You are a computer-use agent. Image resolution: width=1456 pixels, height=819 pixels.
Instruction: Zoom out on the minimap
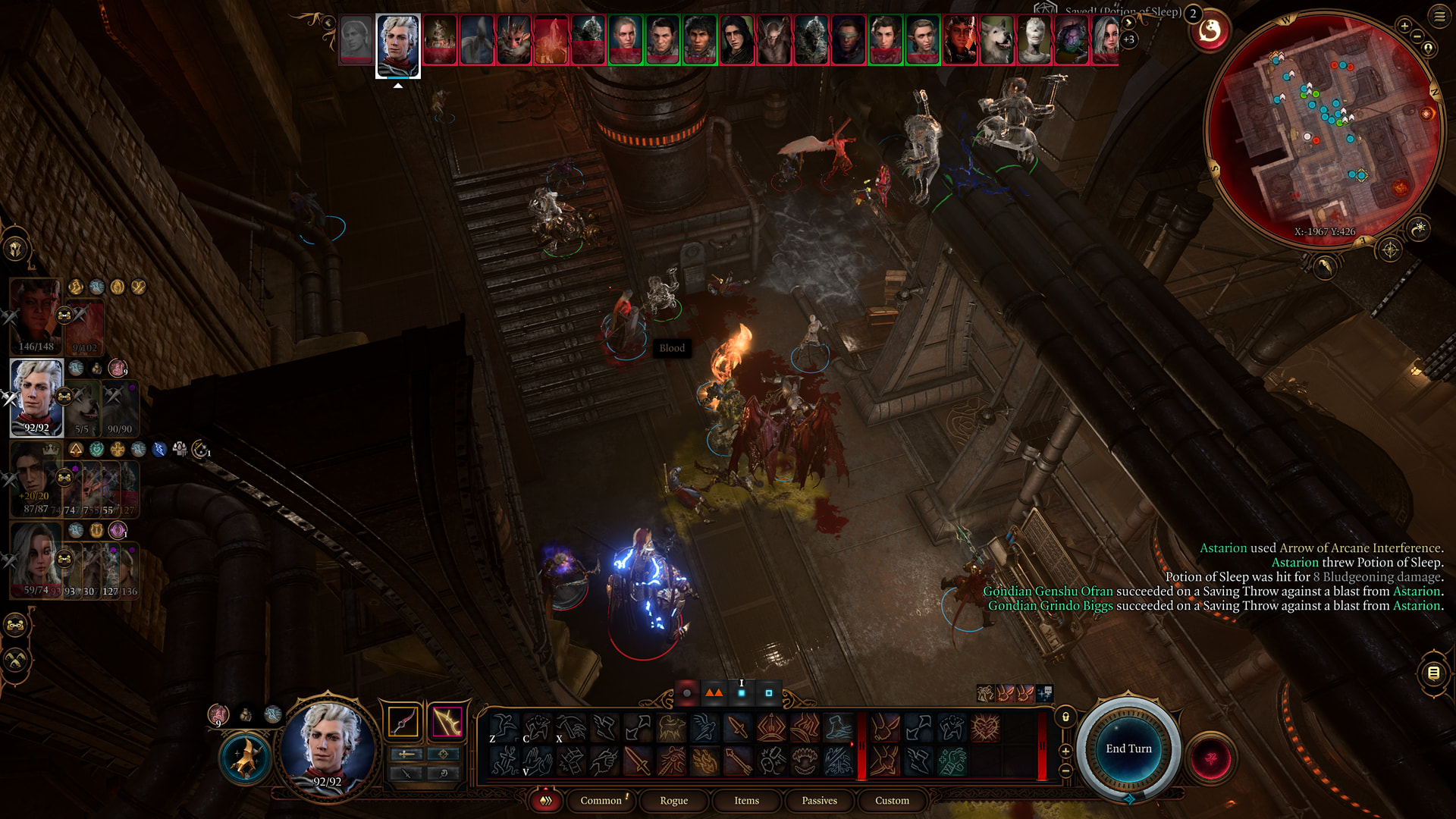pyautogui.click(x=1417, y=36)
